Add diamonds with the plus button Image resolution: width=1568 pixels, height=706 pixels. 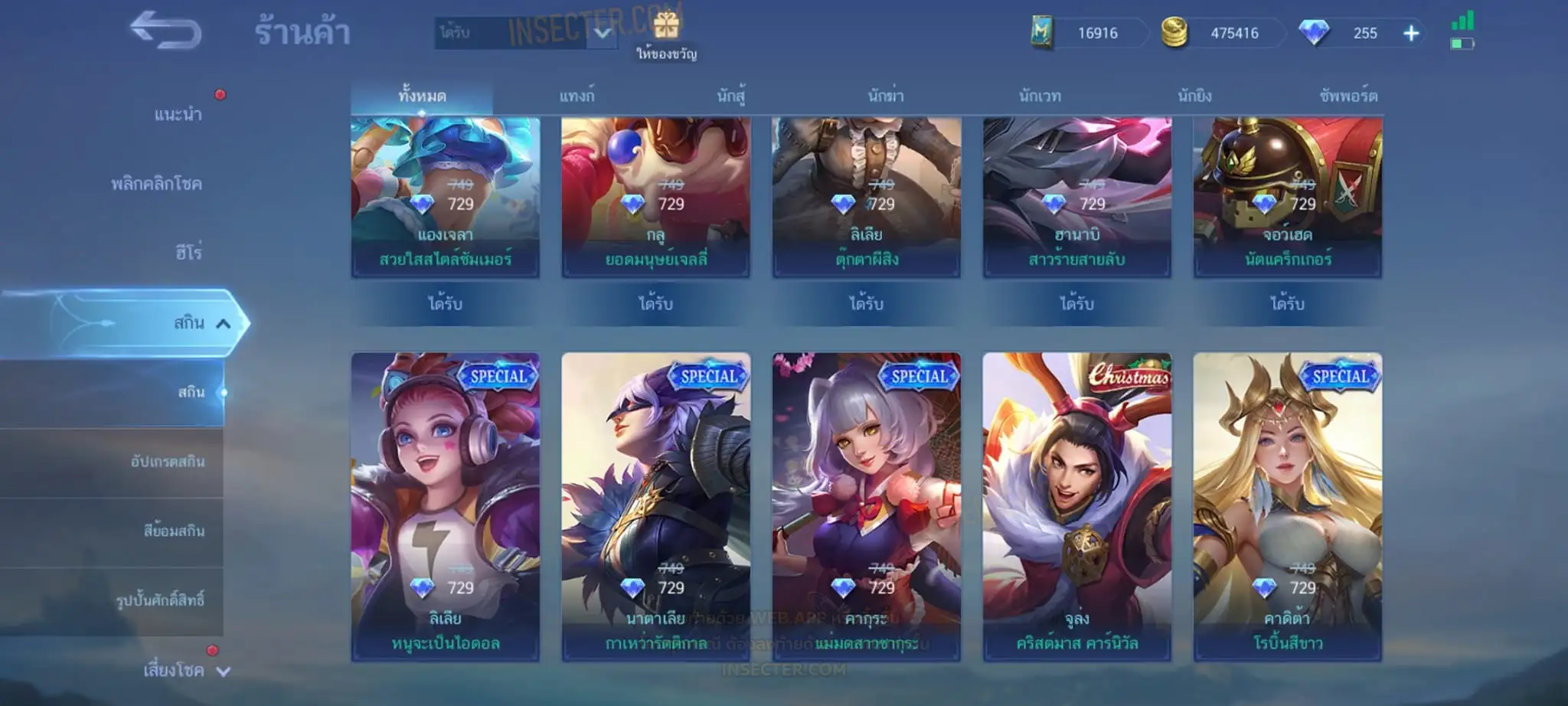tap(1411, 33)
